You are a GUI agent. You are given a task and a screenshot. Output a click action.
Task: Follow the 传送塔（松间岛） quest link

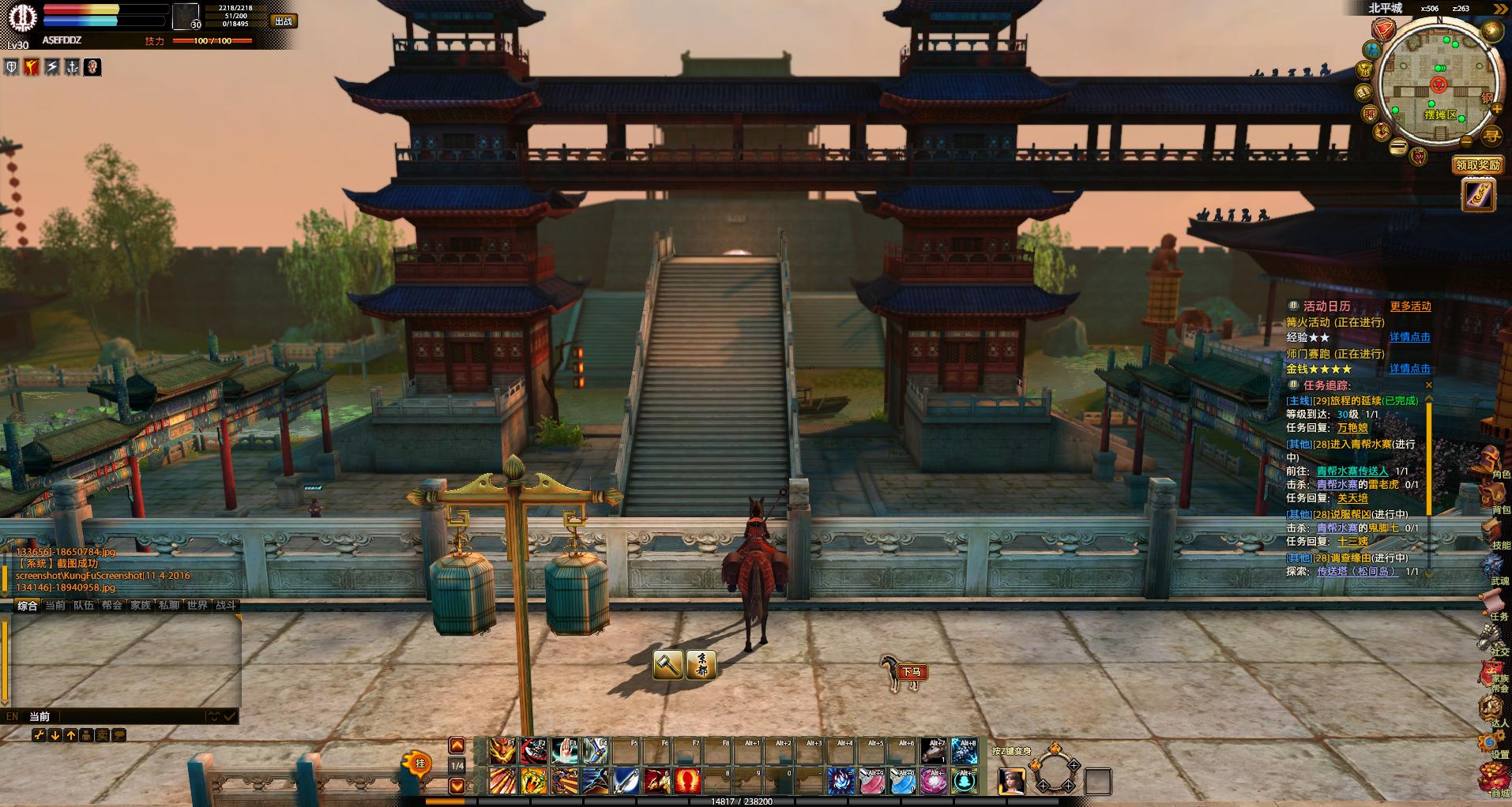coord(1356,571)
